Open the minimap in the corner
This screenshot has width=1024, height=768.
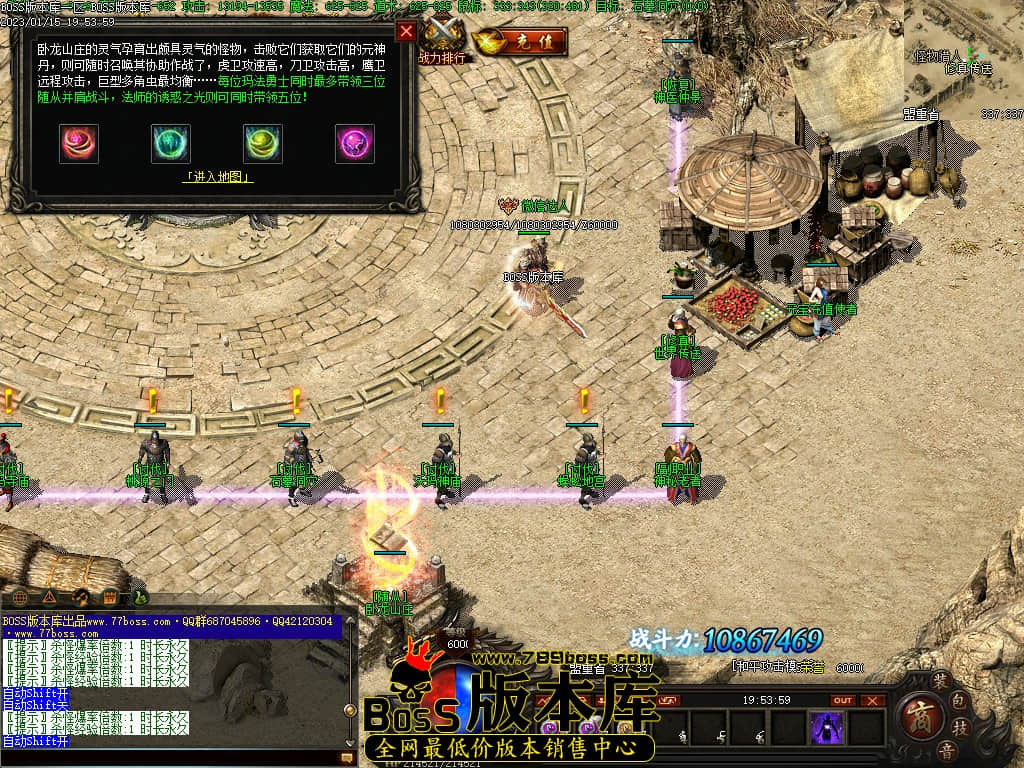(x=964, y=55)
